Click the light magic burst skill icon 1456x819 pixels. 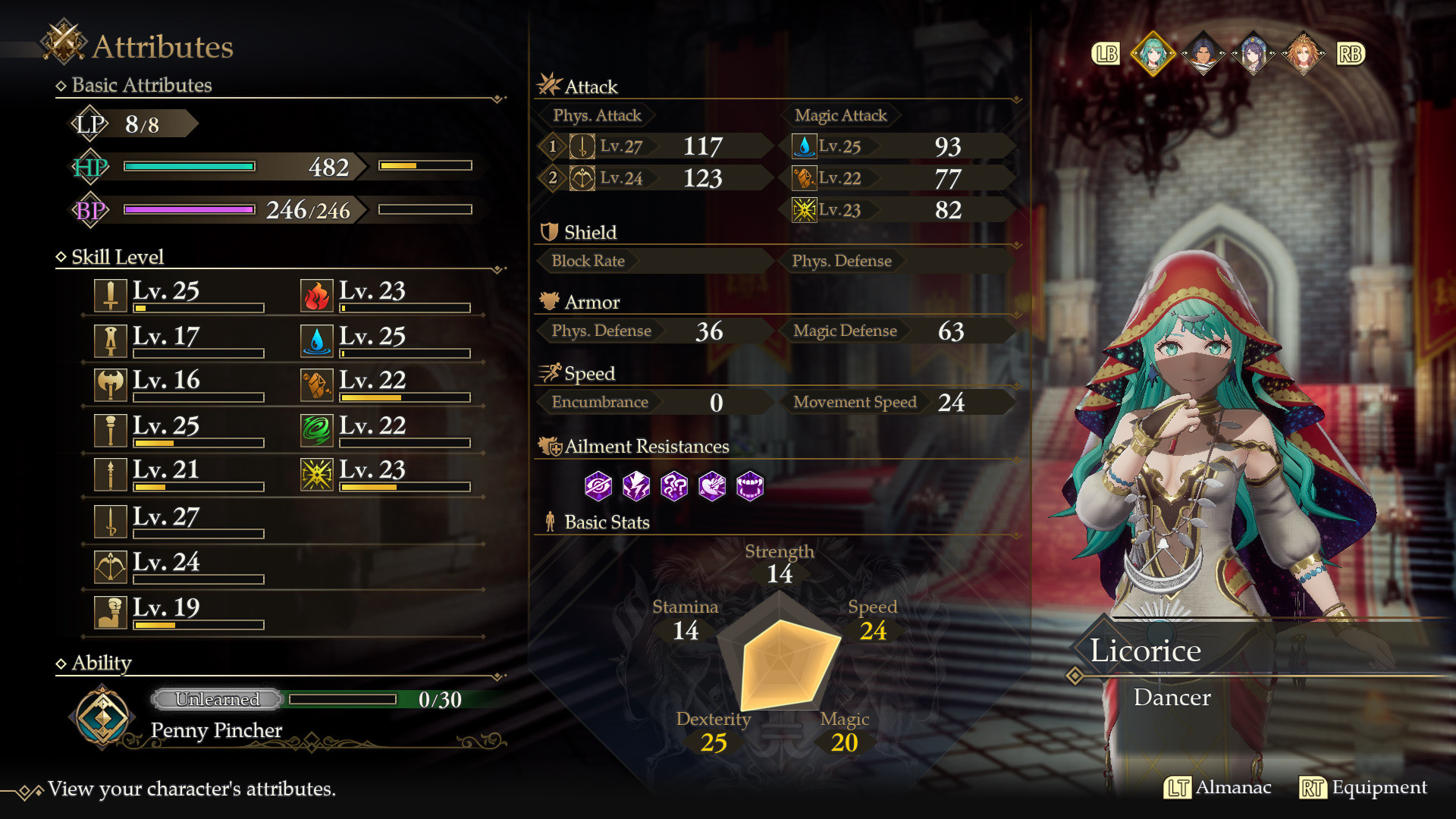tap(318, 474)
